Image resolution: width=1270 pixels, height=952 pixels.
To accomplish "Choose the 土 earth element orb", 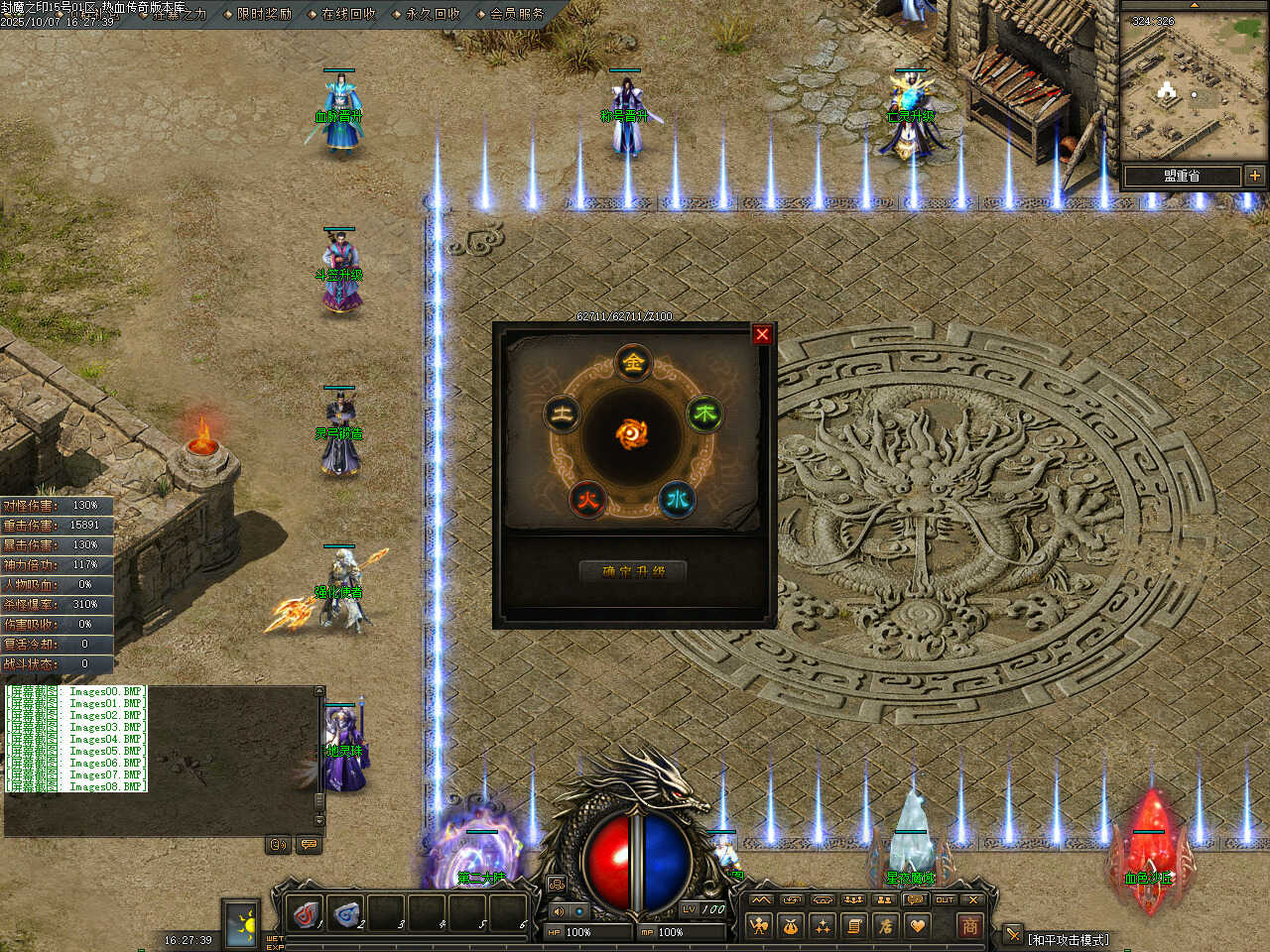I will pyautogui.click(x=563, y=414).
